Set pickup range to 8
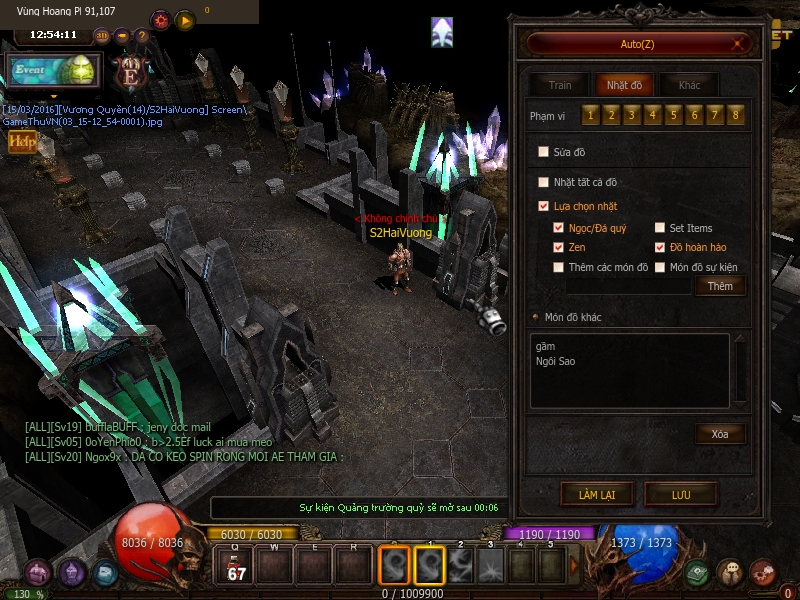The width and height of the screenshot is (800, 600). [x=737, y=115]
